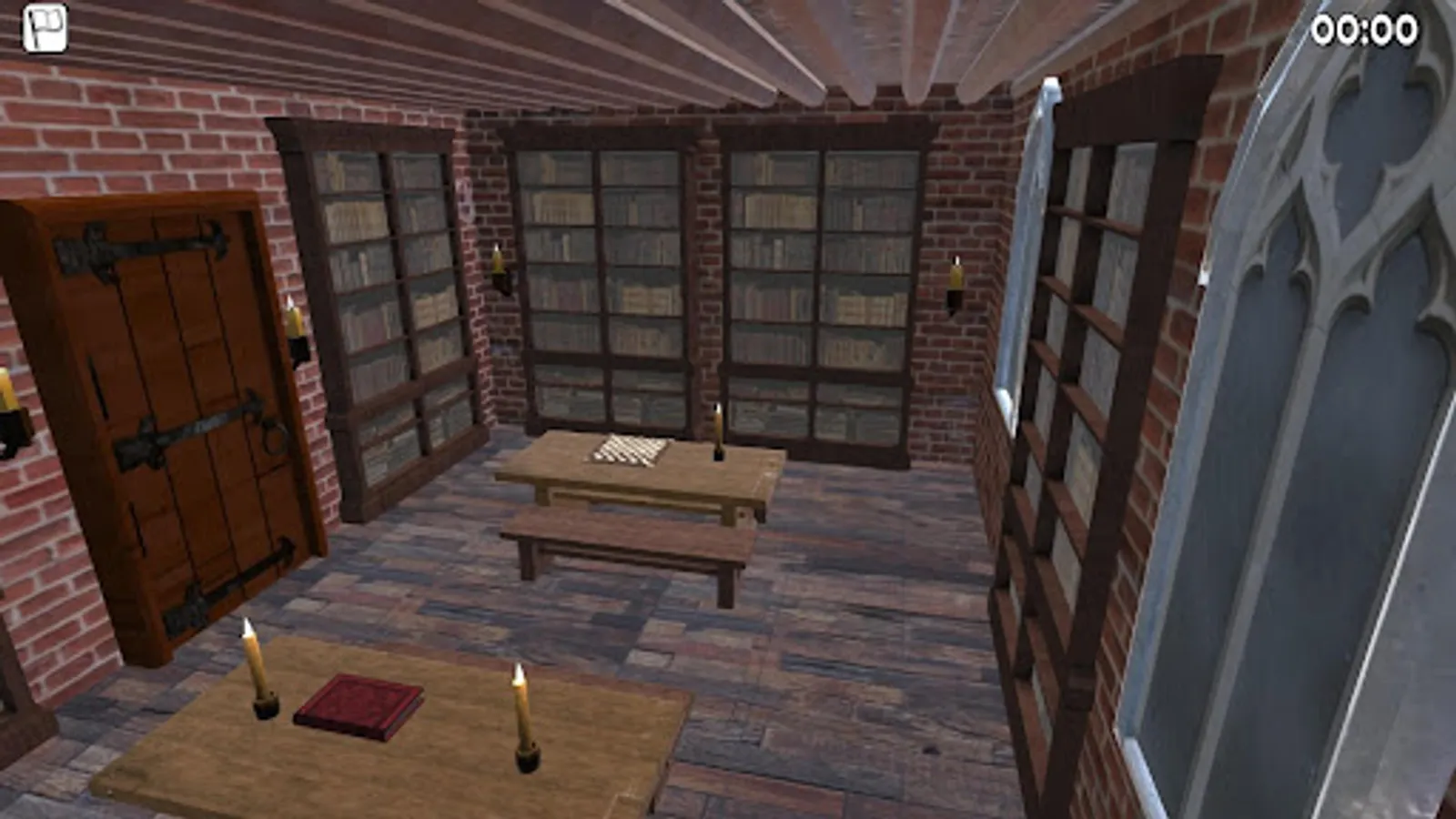Open the right back-wall bookcase
Screen dimensions: 1456x819
click(x=819, y=282)
